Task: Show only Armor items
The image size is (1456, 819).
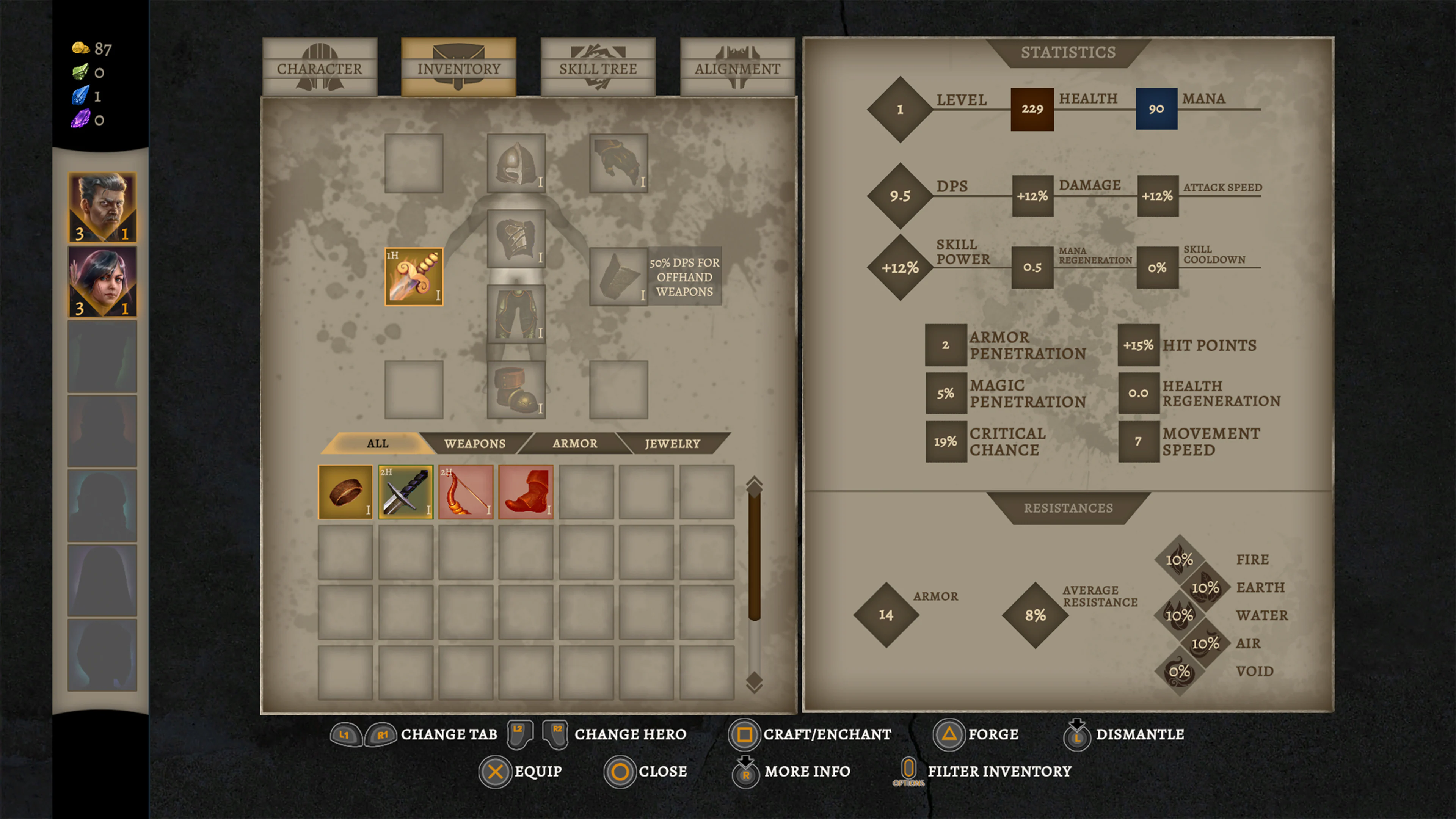Action: coord(575,444)
